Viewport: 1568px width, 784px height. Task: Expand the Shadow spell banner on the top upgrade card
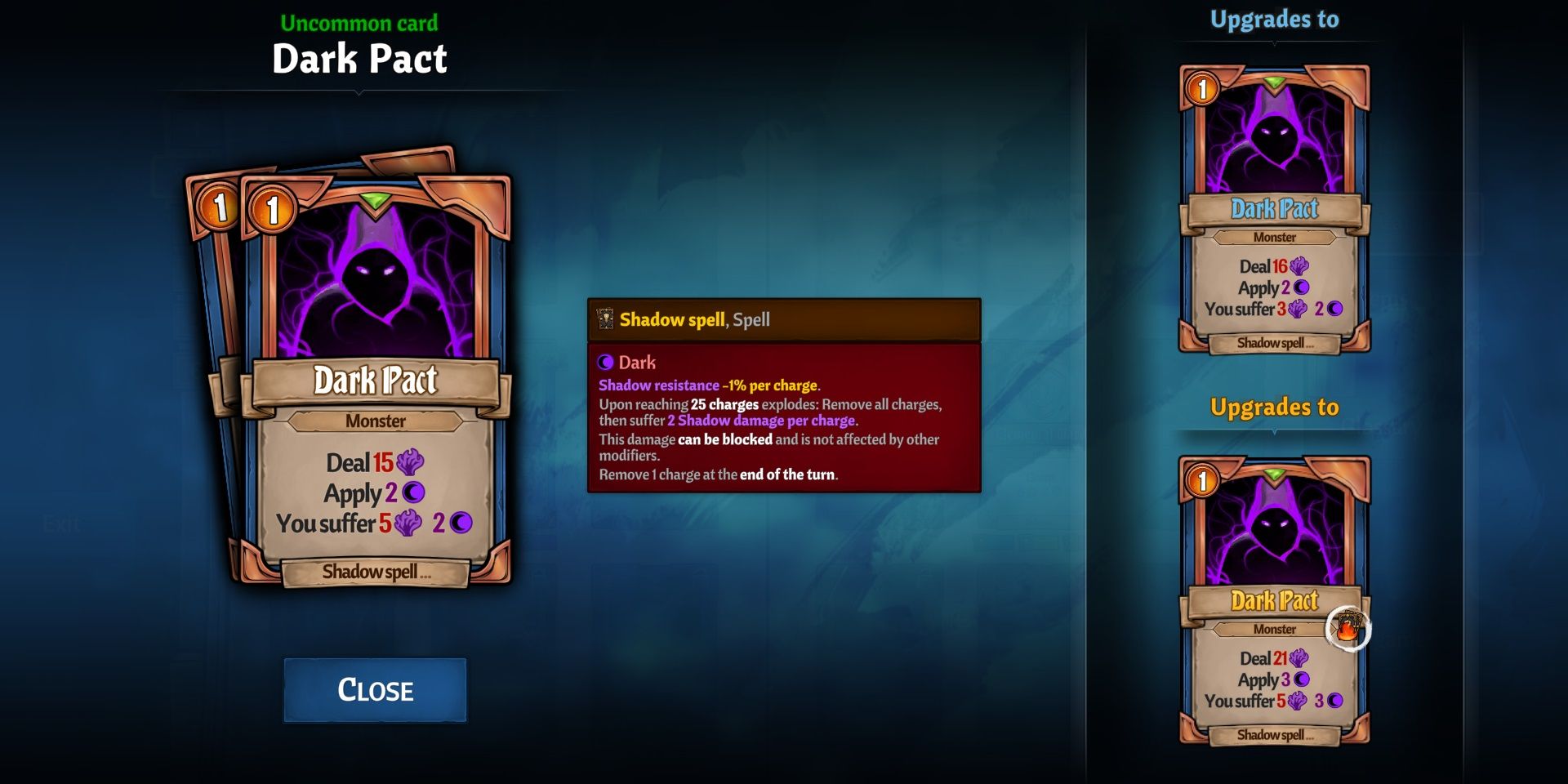pos(1276,344)
